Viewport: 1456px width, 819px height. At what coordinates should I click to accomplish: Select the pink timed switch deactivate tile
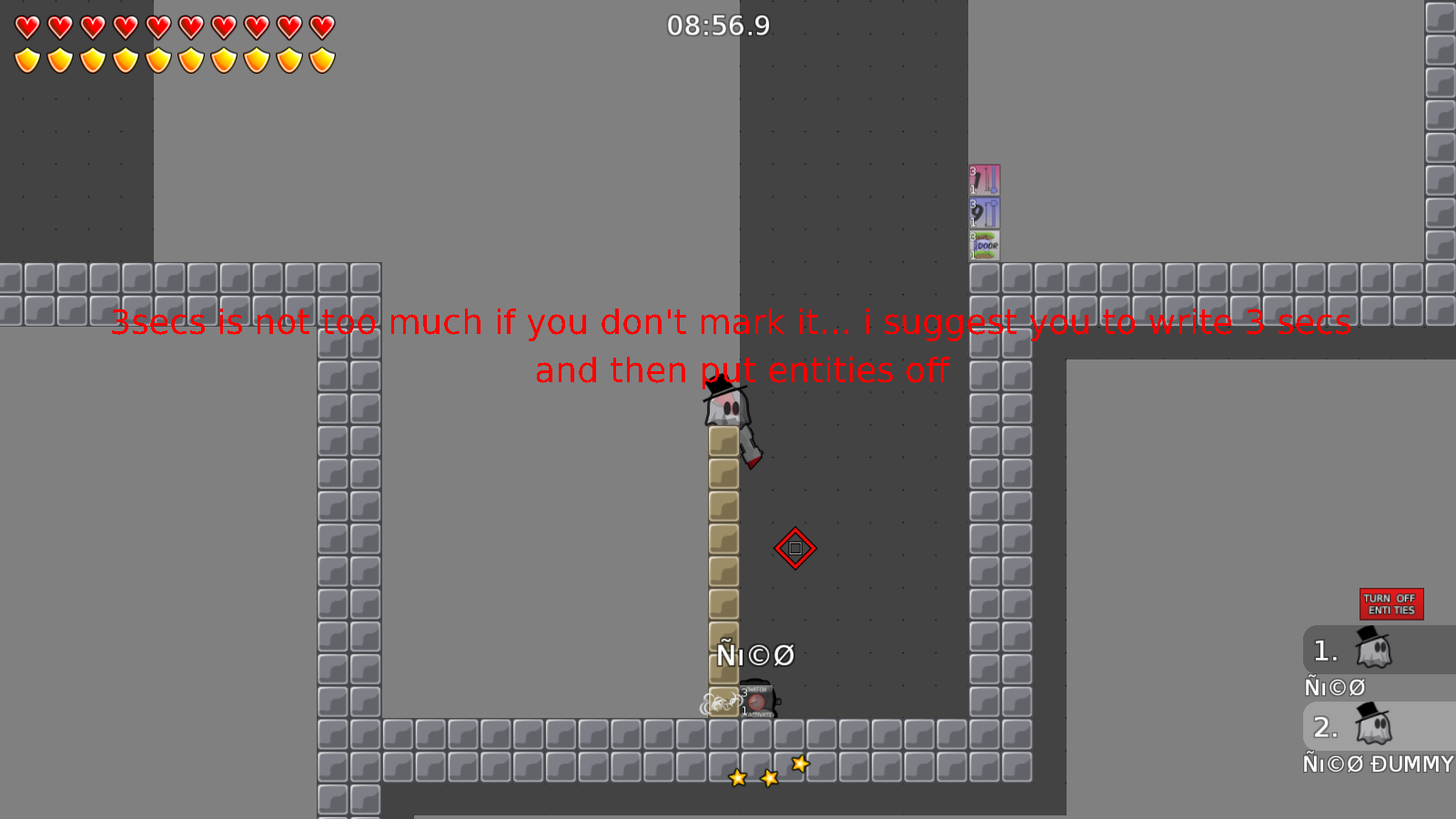click(985, 179)
